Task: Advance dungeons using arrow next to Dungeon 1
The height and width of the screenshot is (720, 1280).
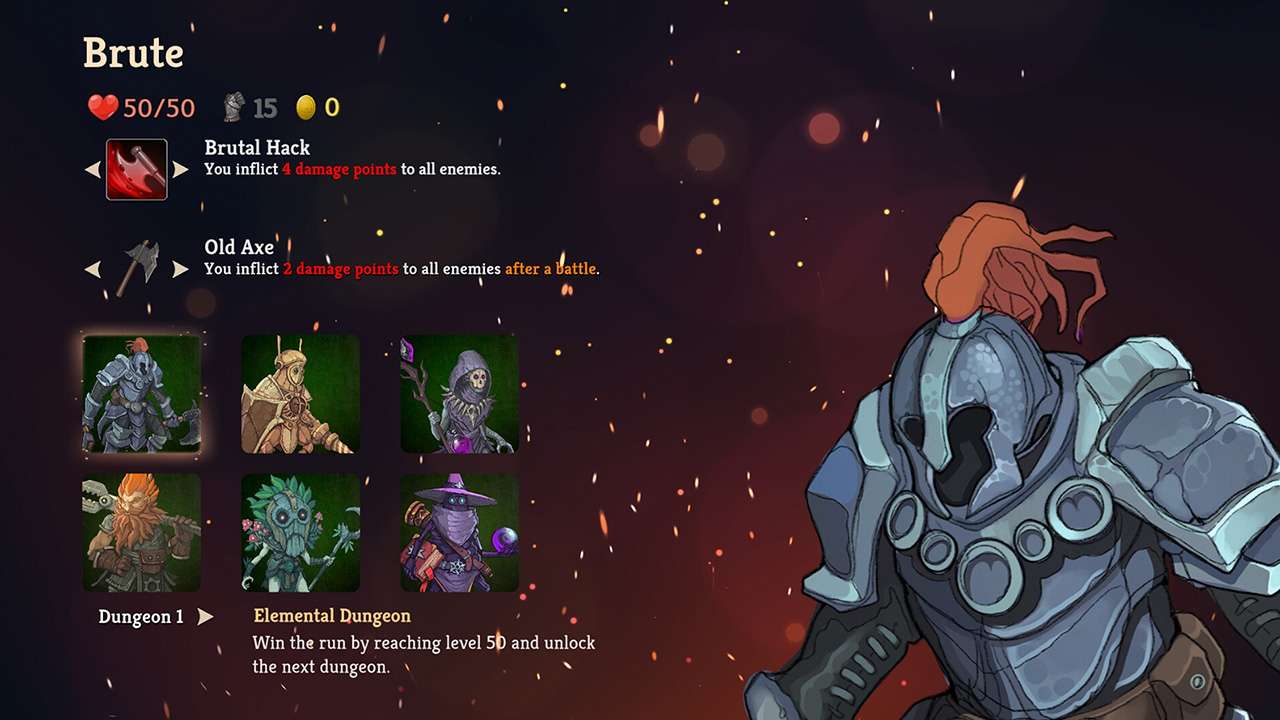Action: tap(203, 617)
